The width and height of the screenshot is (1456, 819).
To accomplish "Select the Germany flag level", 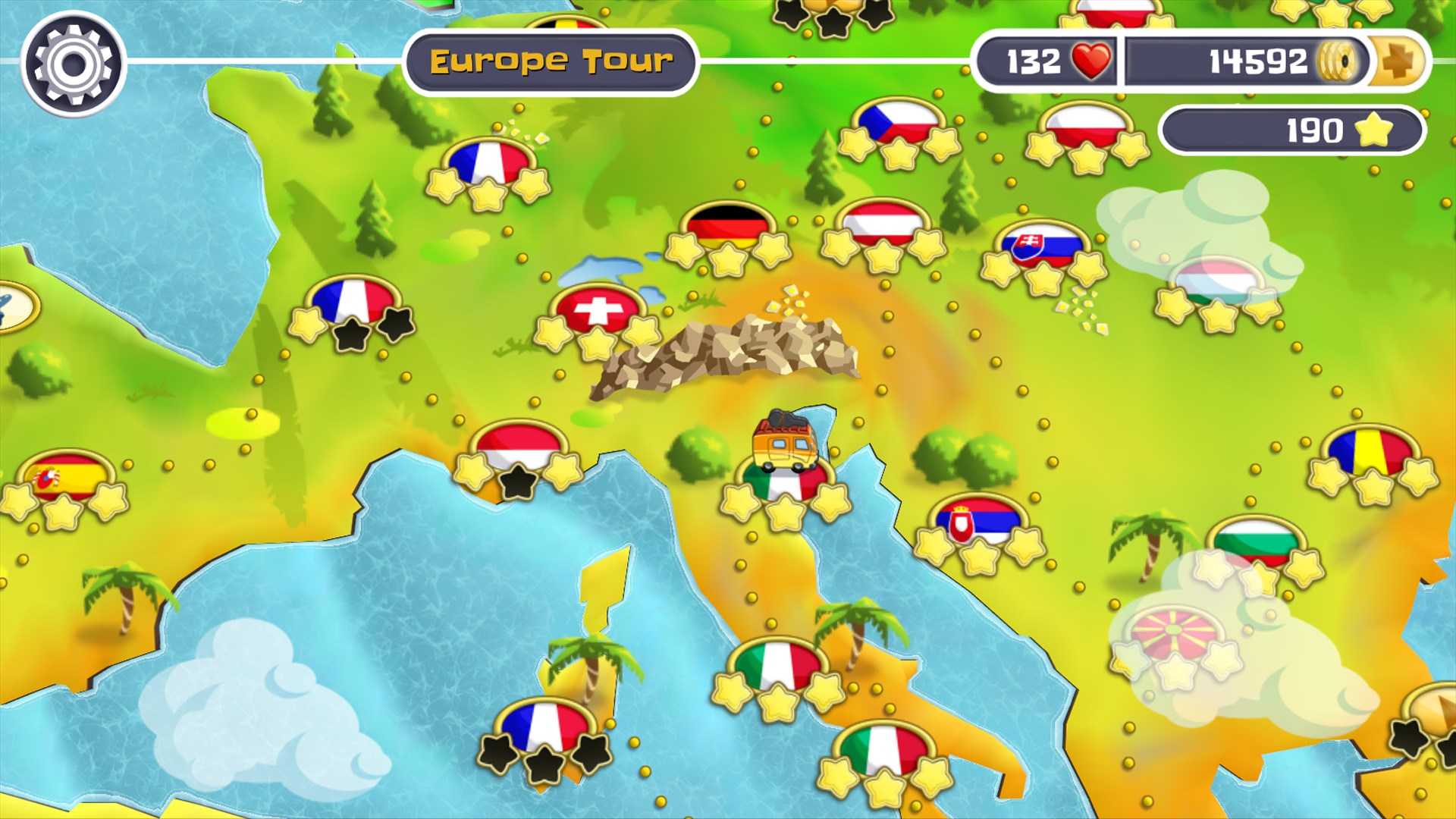I will pos(727,225).
